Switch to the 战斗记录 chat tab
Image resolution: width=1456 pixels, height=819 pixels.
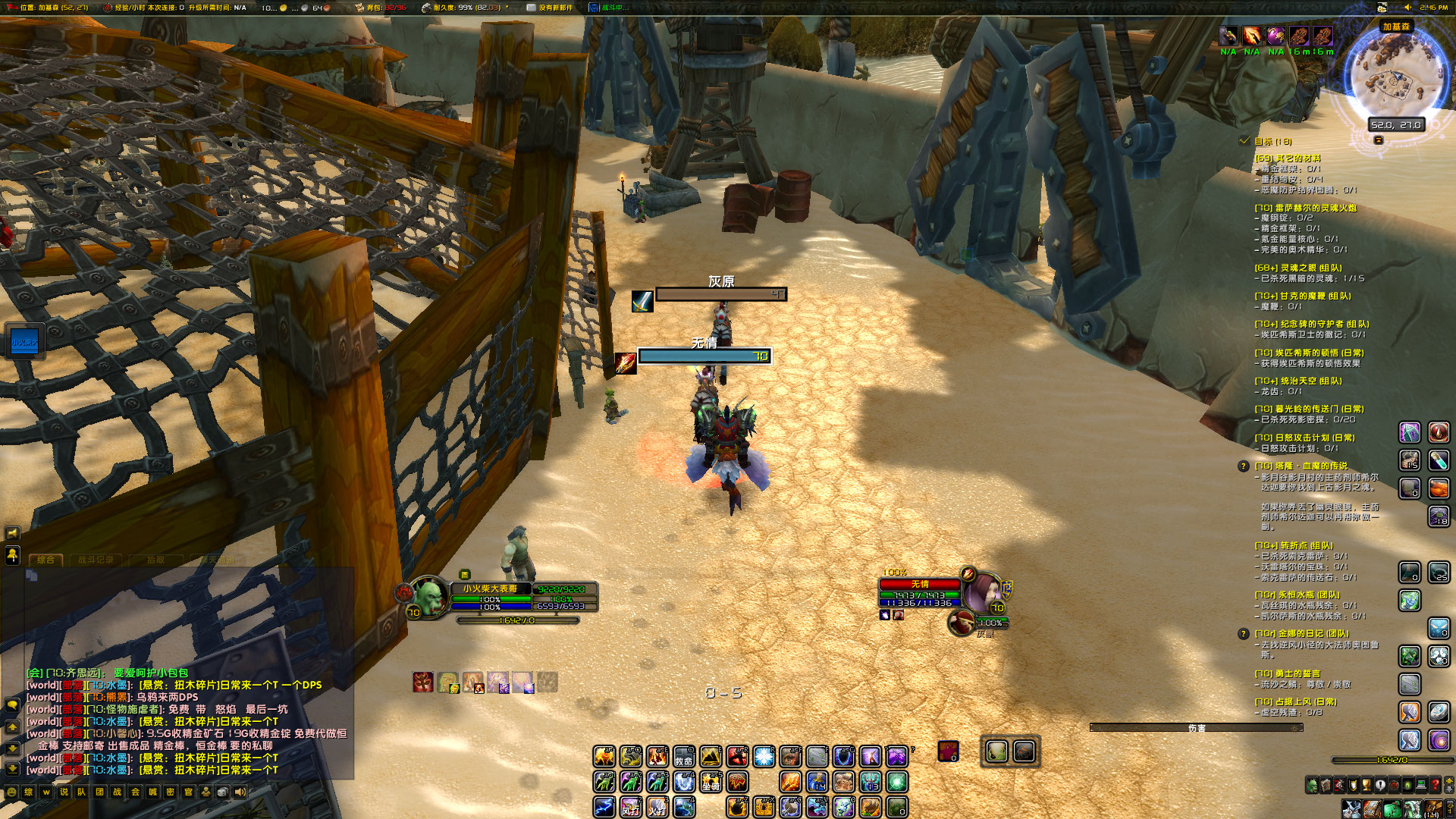coord(96,560)
